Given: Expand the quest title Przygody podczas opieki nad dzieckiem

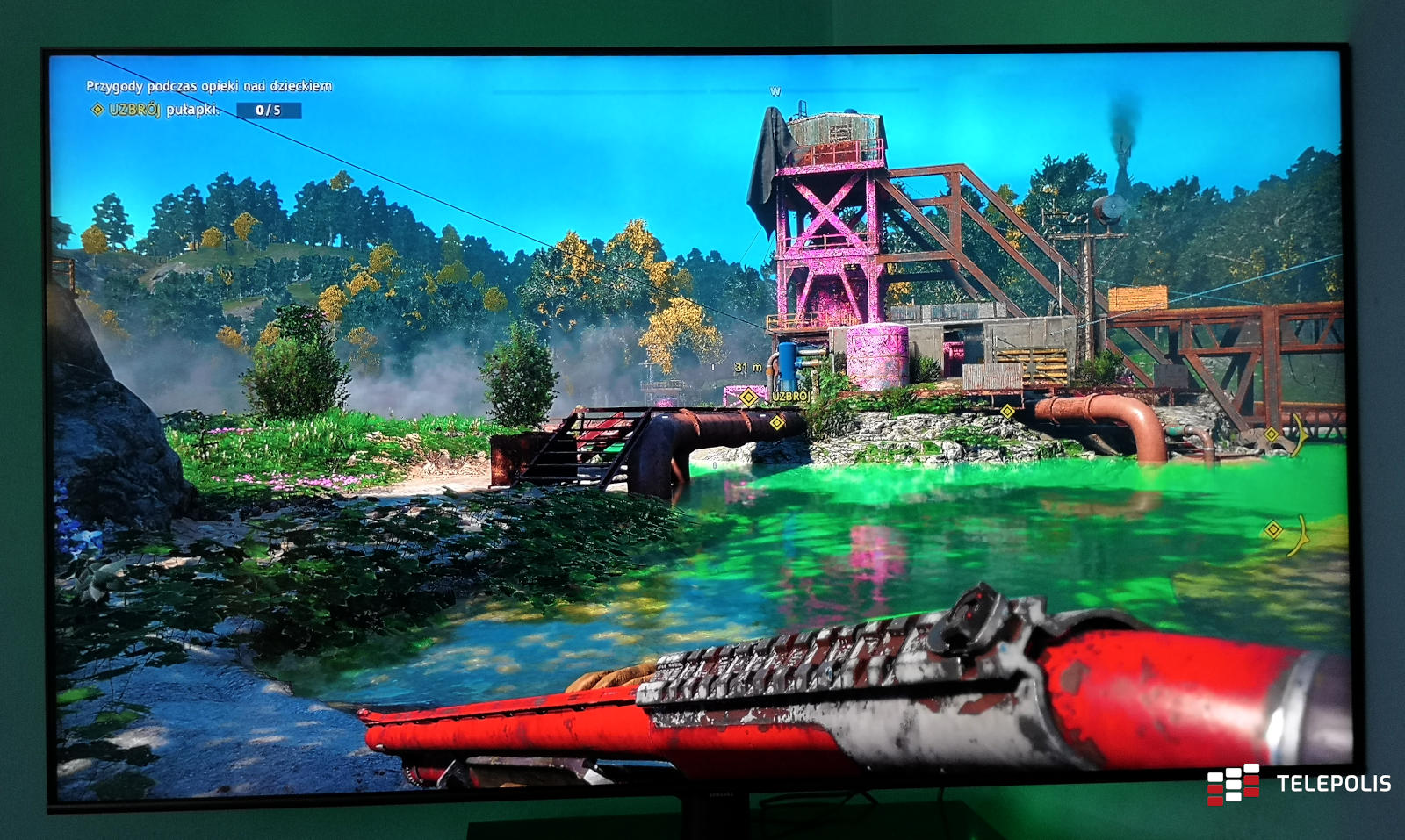Looking at the screenshot, I should pyautogui.click(x=209, y=86).
